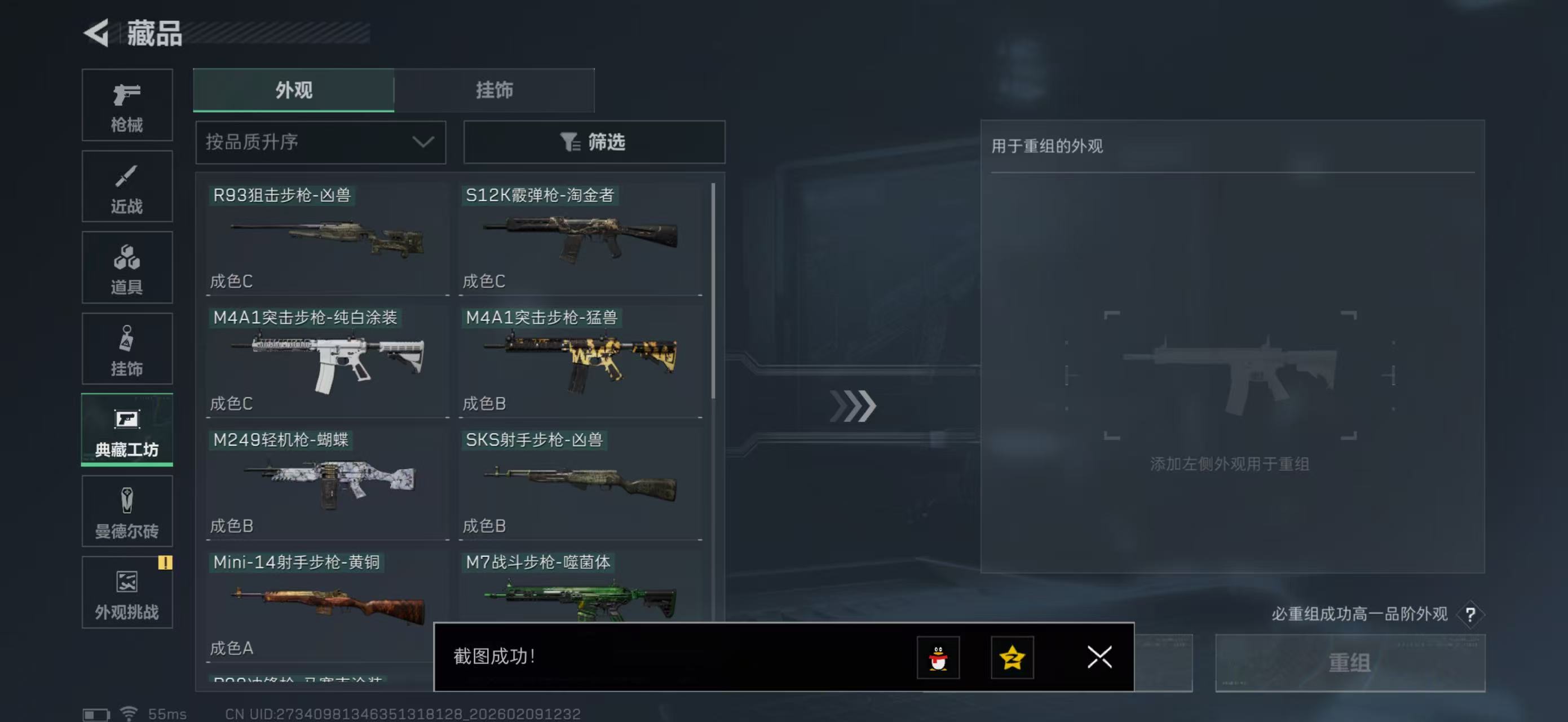Expand the 筛选 filter options
The width and height of the screenshot is (1568, 722).
594,143
